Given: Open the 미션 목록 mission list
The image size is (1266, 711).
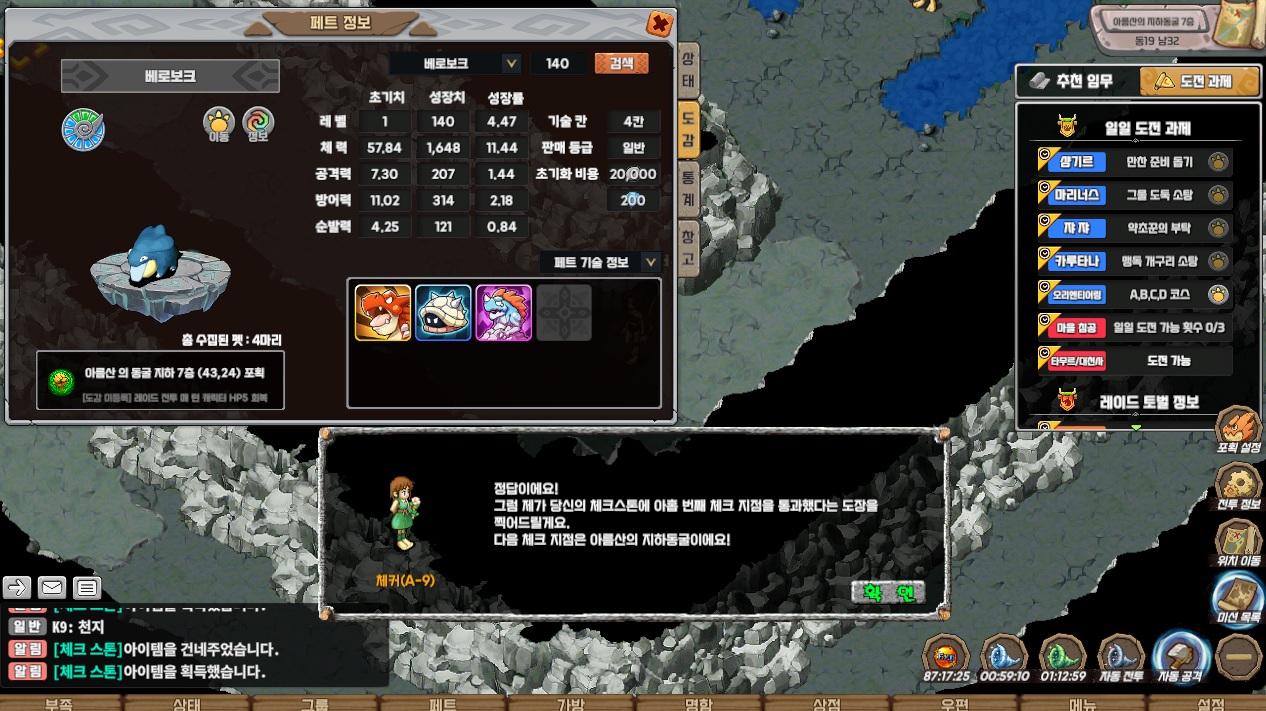Looking at the screenshot, I should pyautogui.click(x=1237, y=598).
